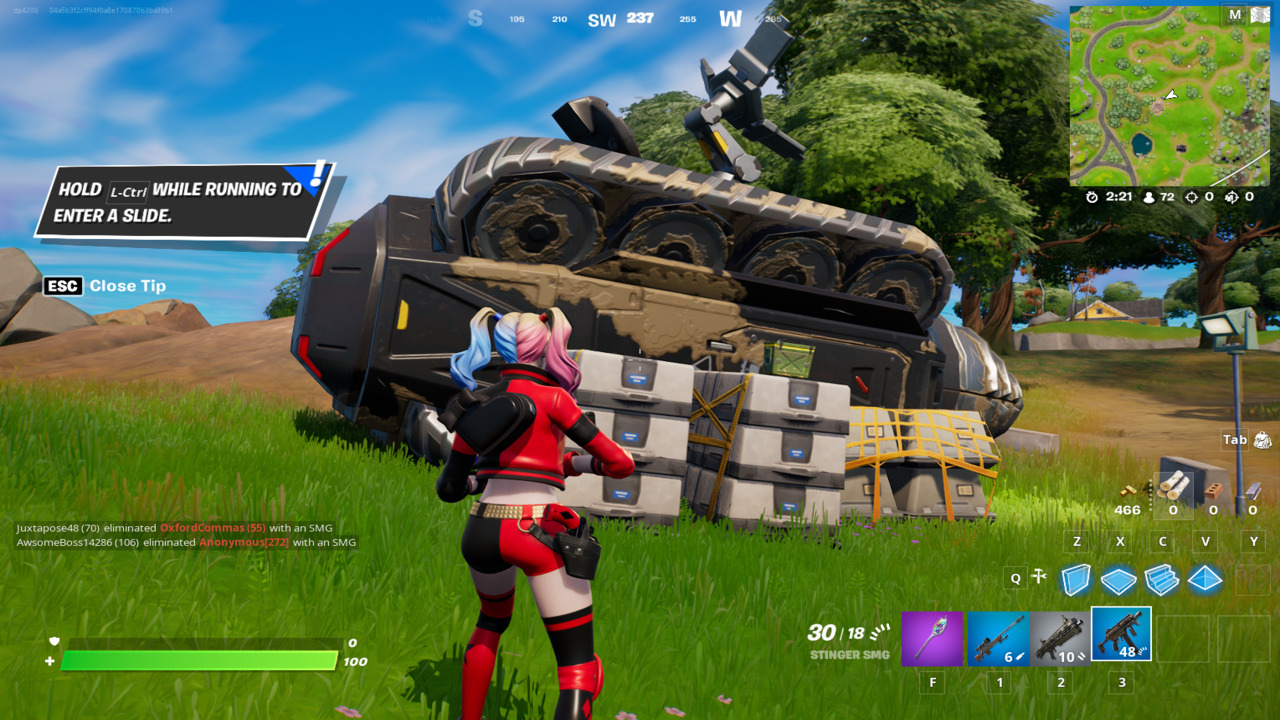Select the floor building piece
This screenshot has height=720, width=1280.
tap(1119, 580)
